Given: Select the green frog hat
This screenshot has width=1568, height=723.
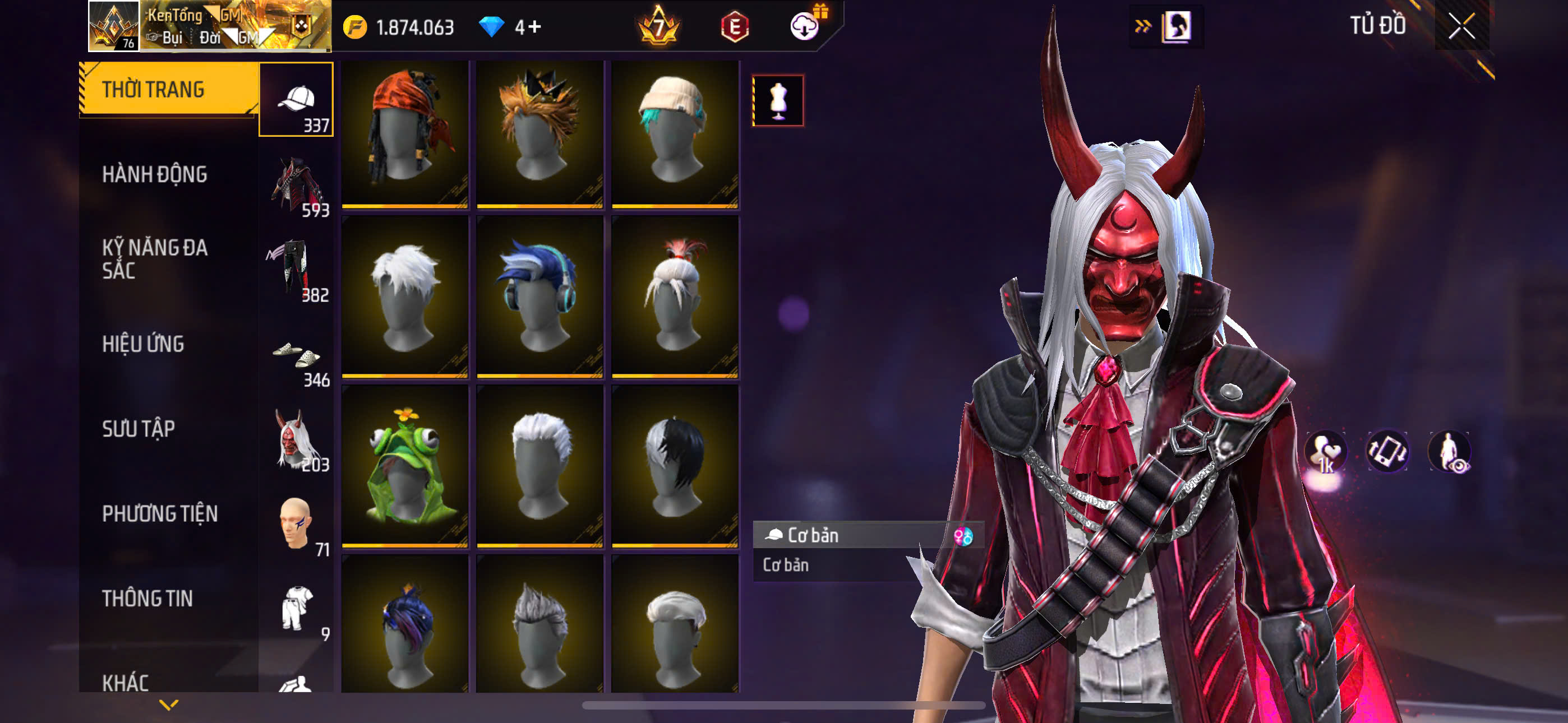Looking at the screenshot, I should click(x=405, y=466).
